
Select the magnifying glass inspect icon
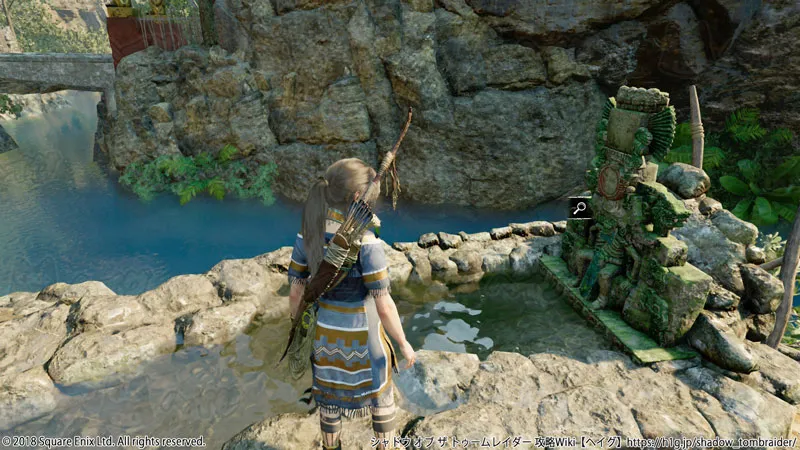pos(579,208)
